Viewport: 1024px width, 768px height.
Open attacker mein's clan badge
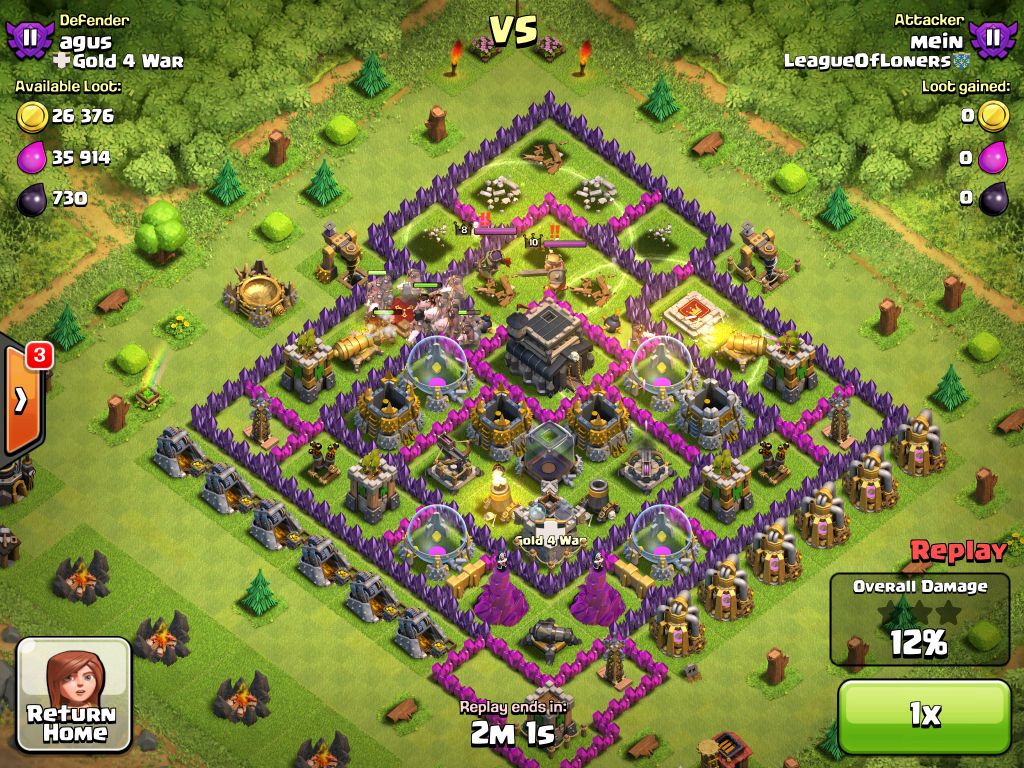coord(991,39)
